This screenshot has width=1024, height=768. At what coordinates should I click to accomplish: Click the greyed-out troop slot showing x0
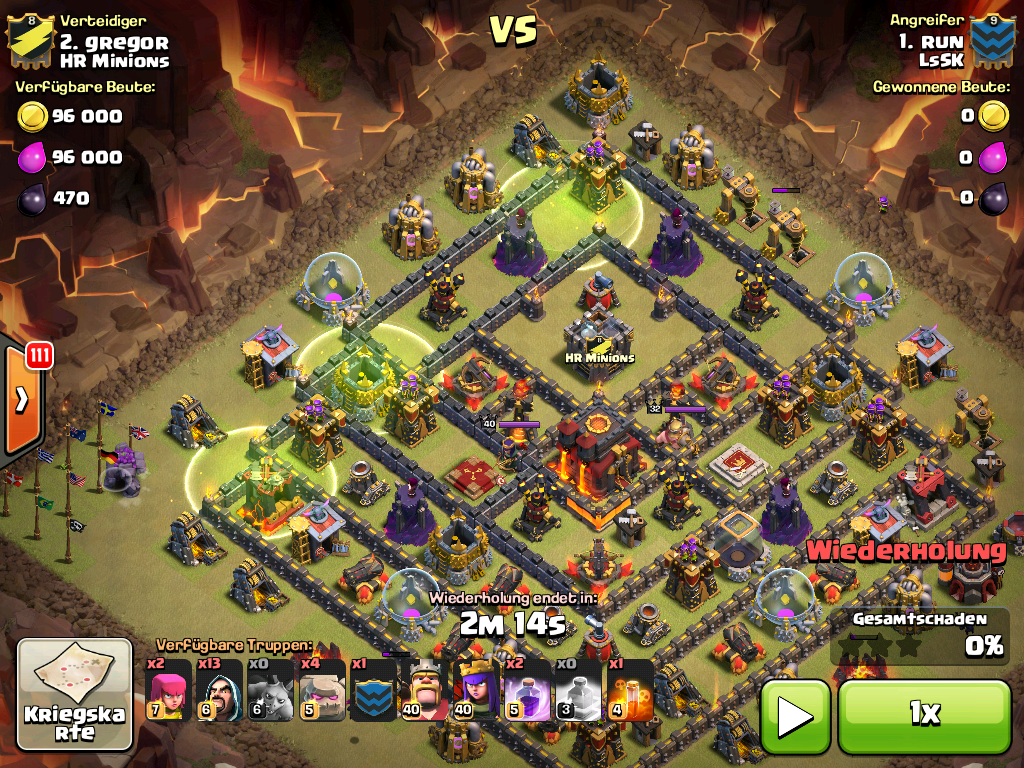click(x=271, y=690)
